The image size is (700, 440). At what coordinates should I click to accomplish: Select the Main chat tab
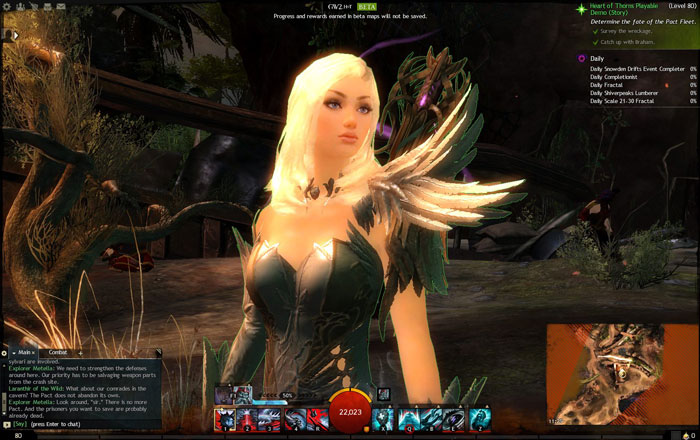tap(24, 352)
